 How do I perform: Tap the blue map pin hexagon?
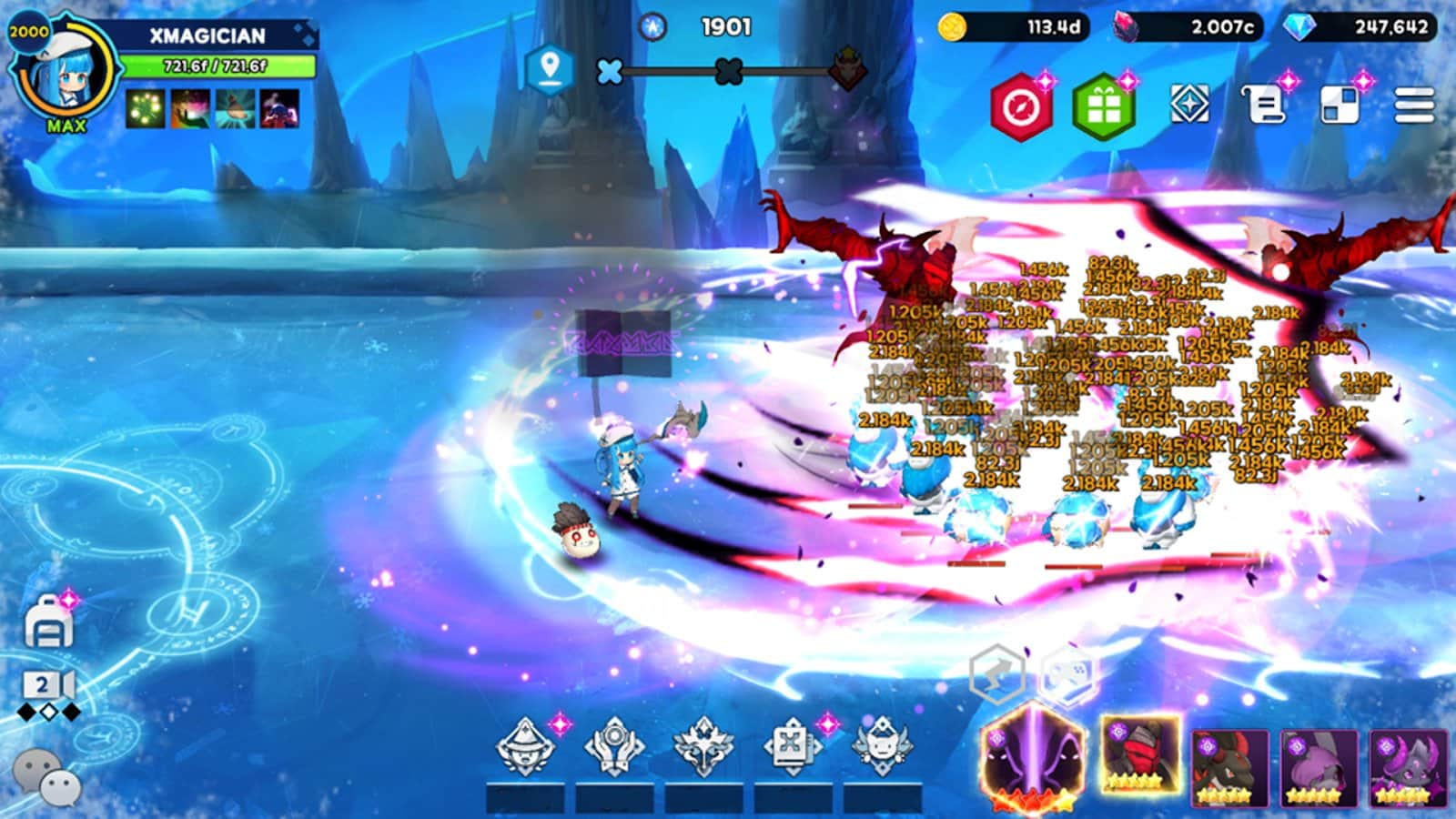(x=549, y=69)
